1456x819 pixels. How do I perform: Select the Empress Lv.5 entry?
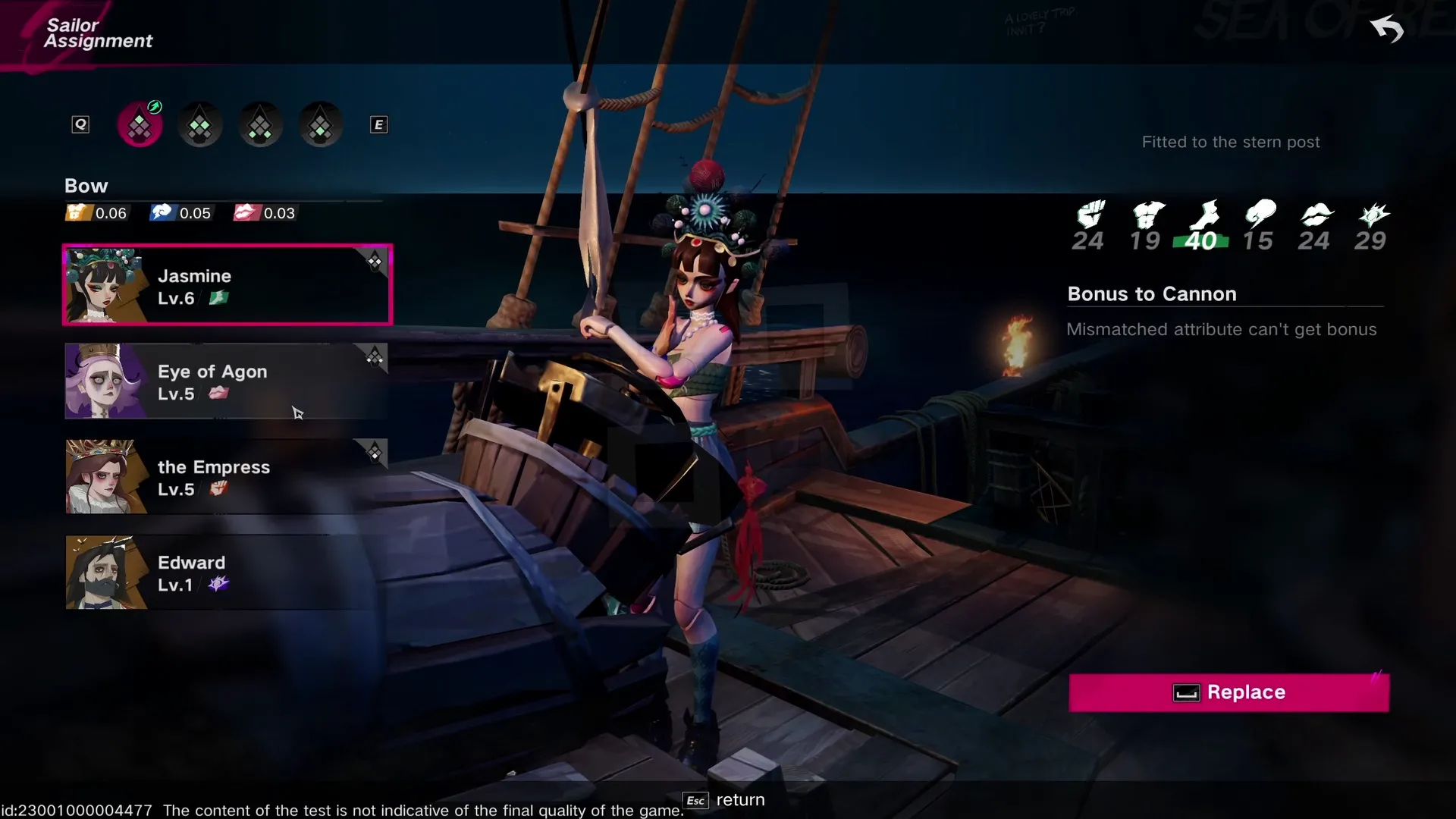point(226,476)
